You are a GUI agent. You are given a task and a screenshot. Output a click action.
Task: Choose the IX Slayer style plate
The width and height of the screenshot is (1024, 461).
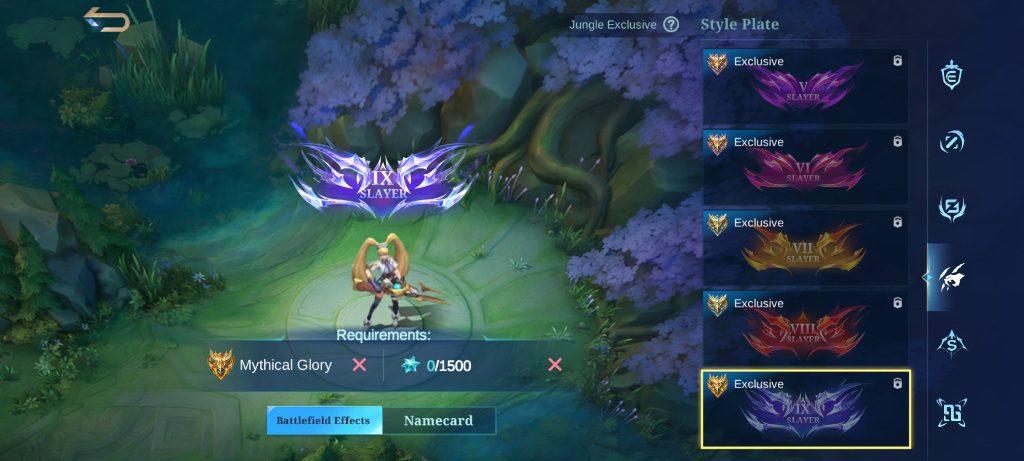[x=805, y=410]
